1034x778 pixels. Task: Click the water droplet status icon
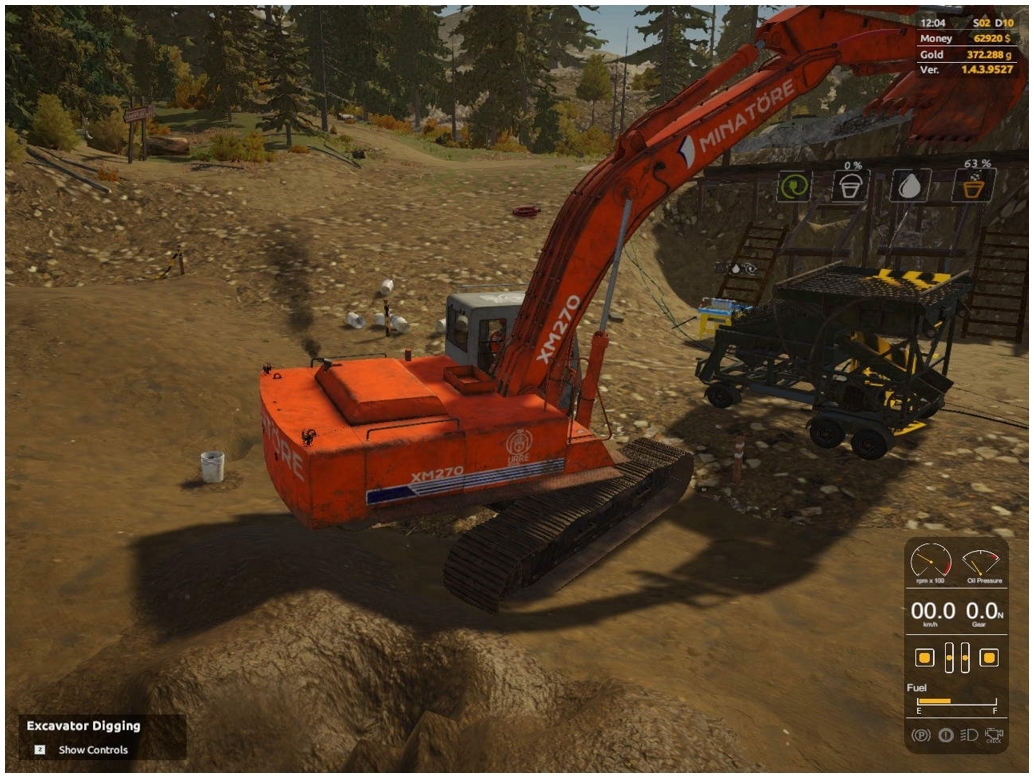pyautogui.click(x=911, y=186)
